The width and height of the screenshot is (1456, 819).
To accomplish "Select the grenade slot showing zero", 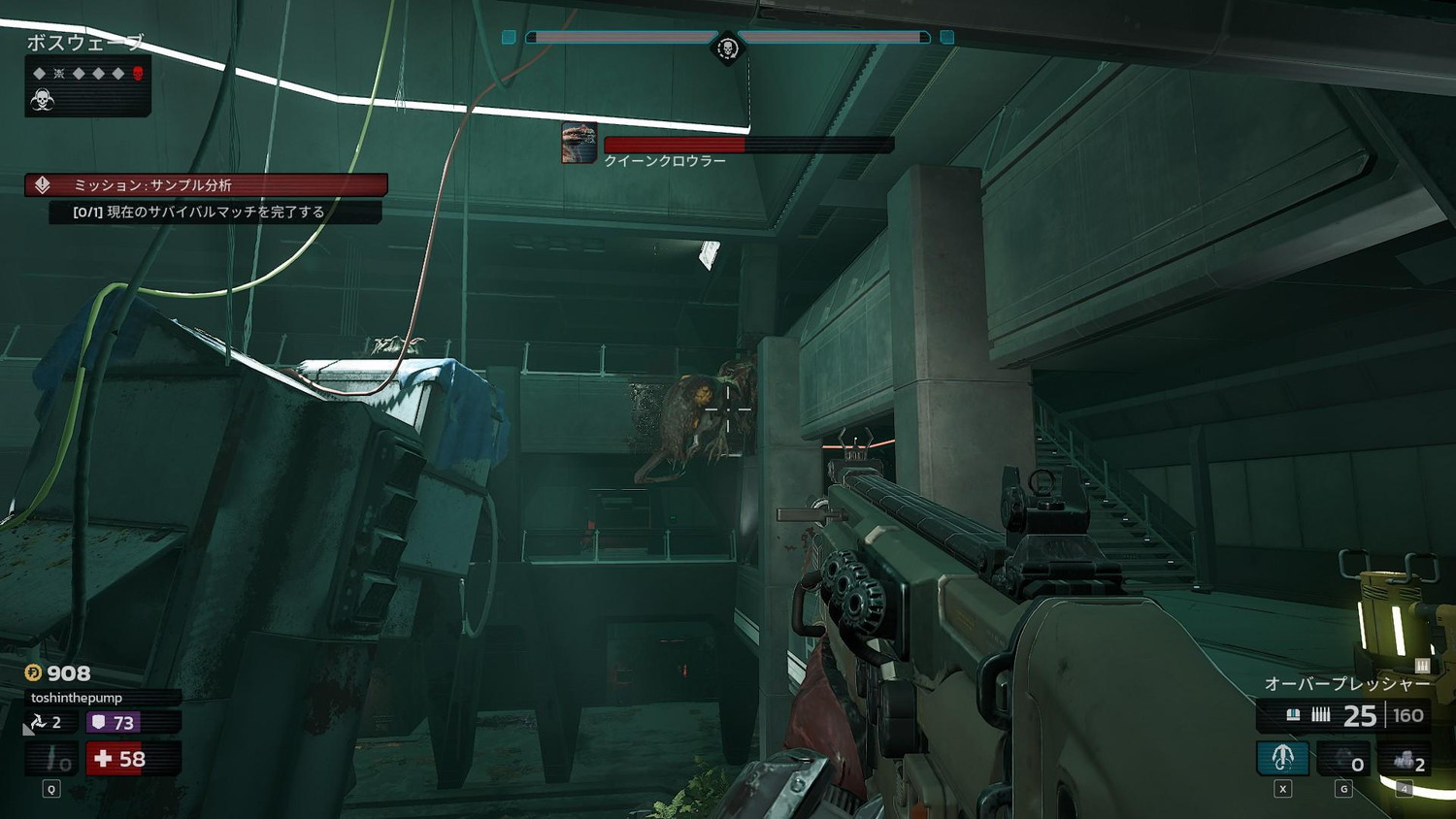I will coord(1343,759).
